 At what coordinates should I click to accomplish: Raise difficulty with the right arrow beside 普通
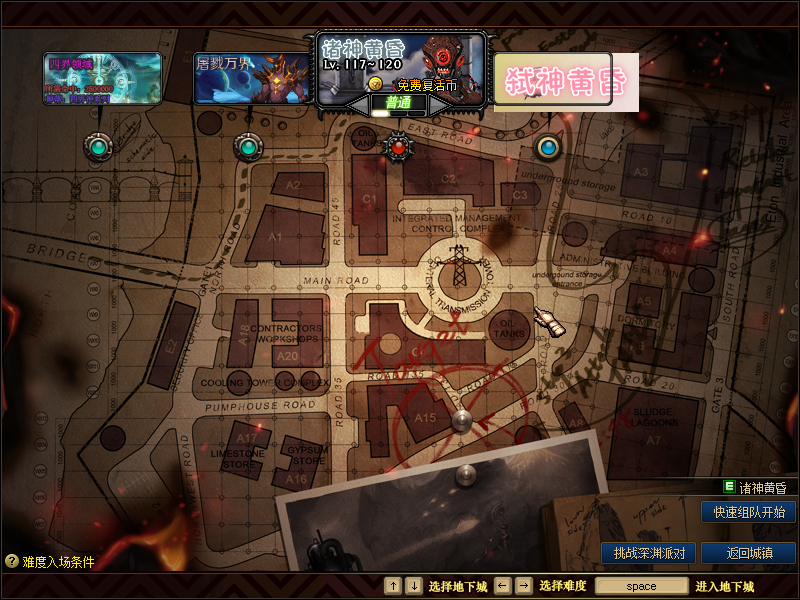point(438,103)
